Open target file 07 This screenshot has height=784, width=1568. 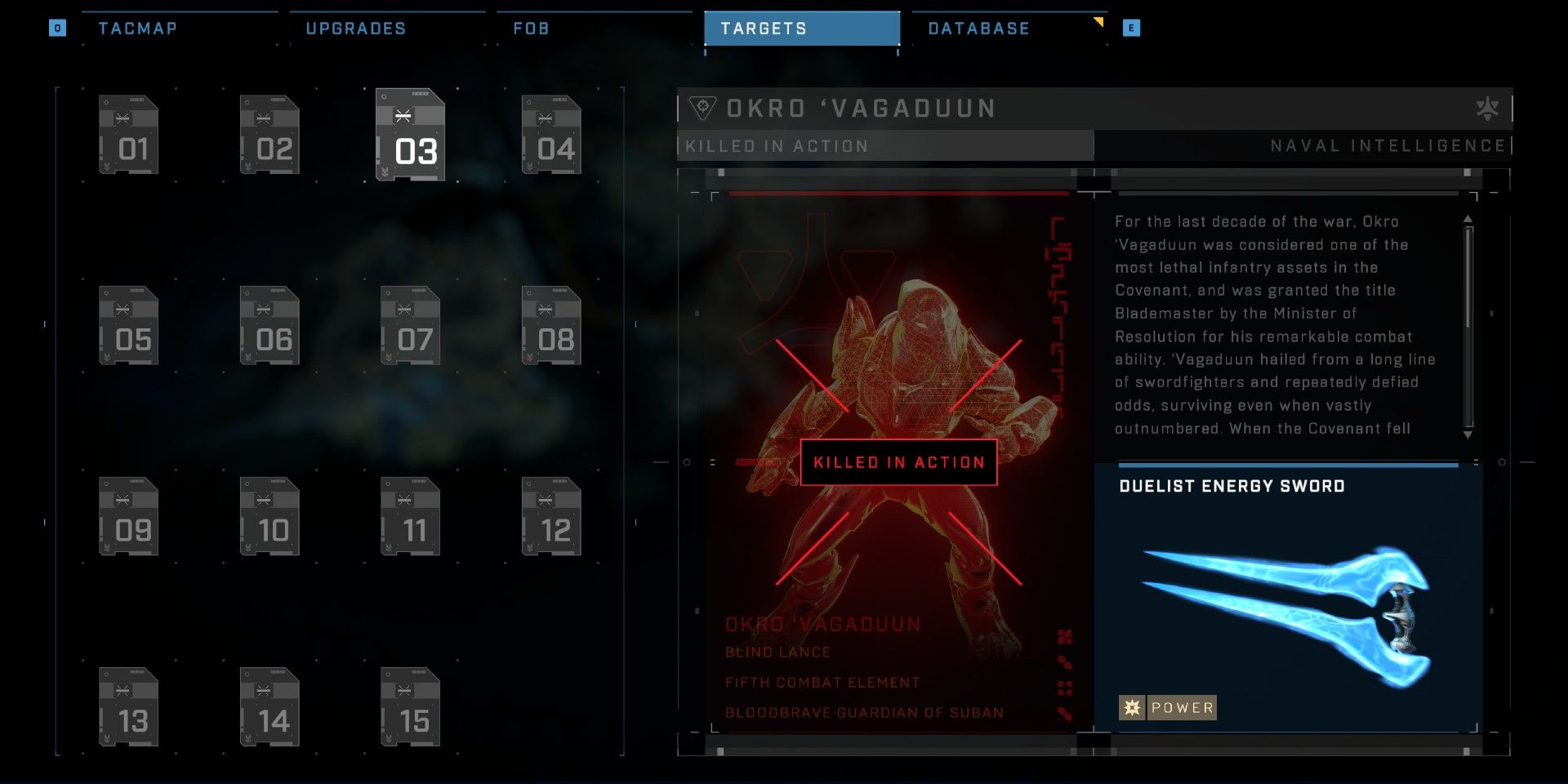point(410,325)
